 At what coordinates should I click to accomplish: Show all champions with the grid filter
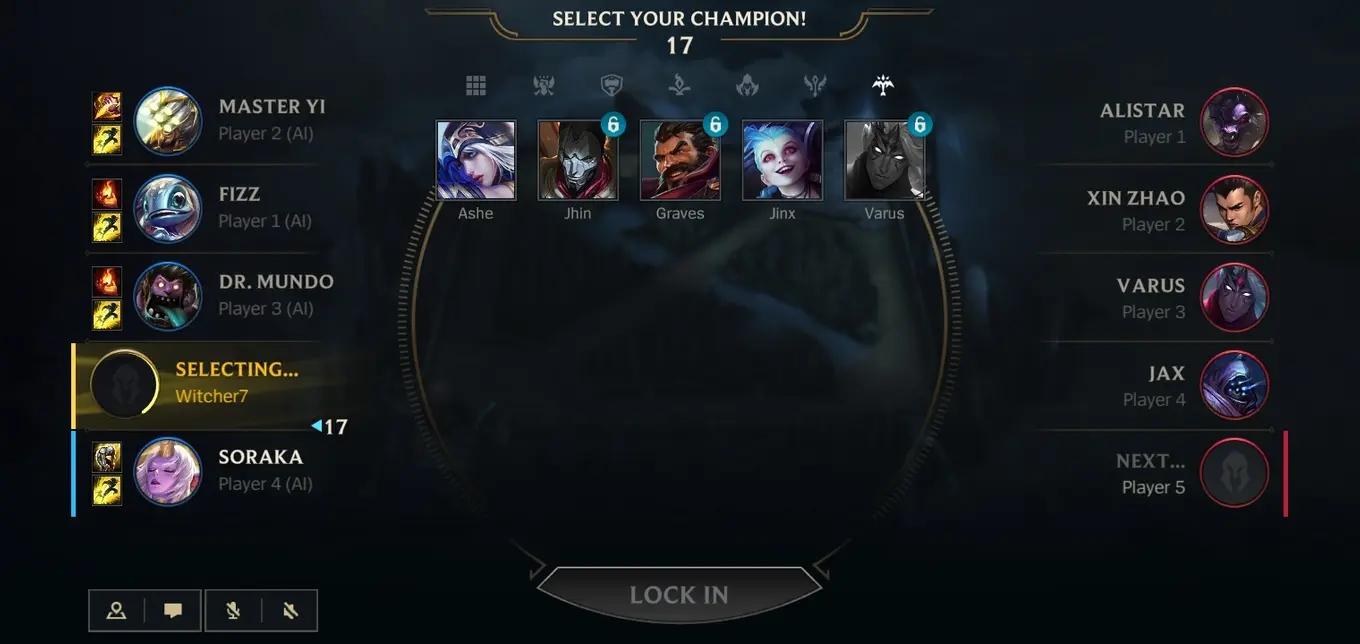[476, 86]
